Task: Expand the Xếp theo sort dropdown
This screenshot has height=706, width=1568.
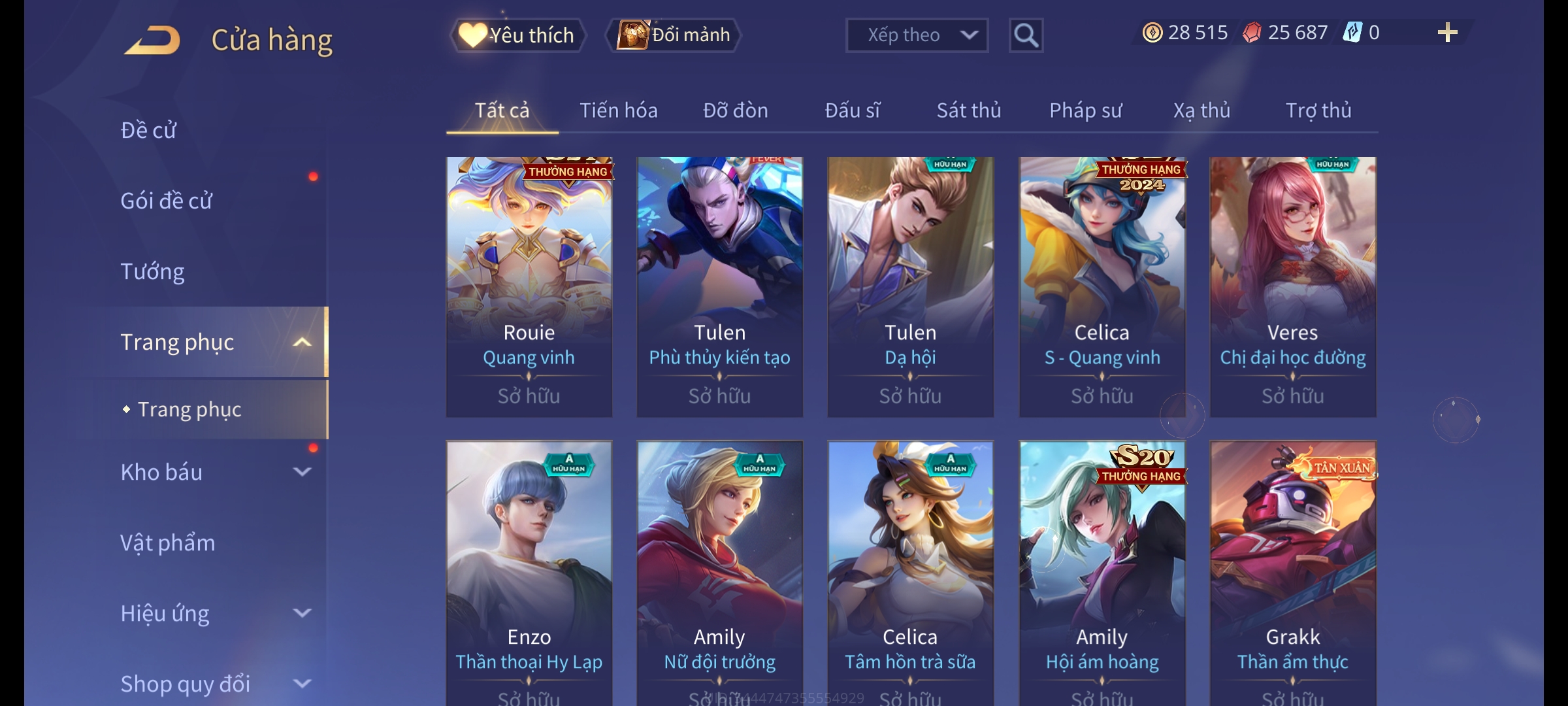Action: click(x=916, y=35)
